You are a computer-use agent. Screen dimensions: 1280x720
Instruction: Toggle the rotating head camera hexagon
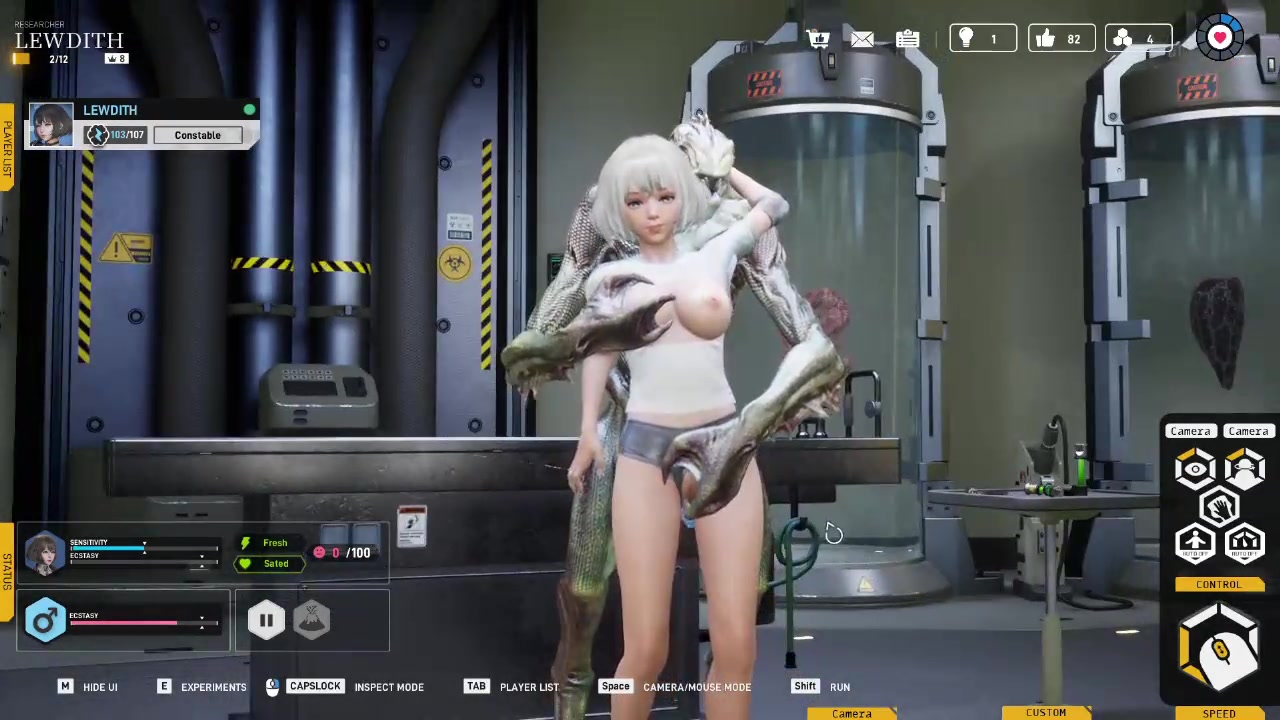[1244, 468]
